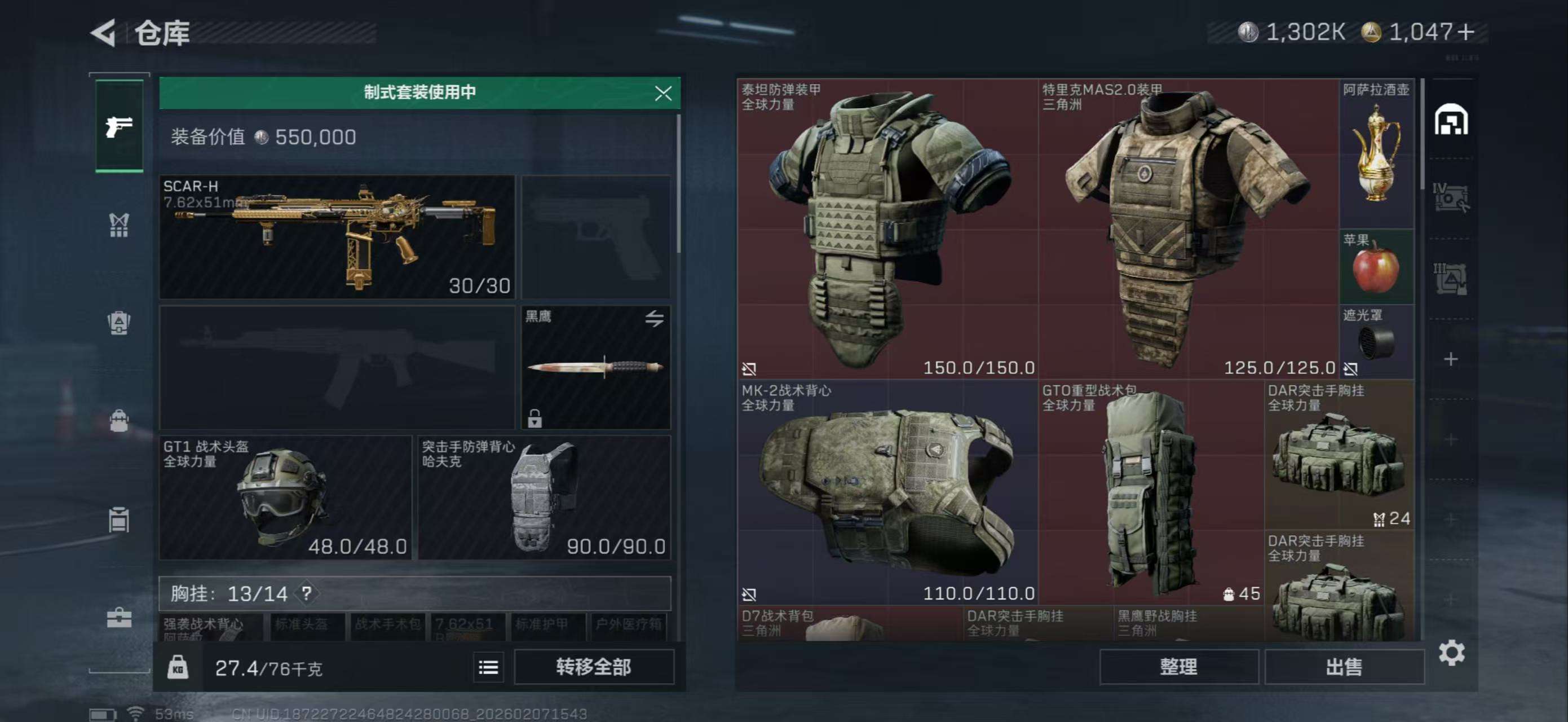
Task: Expand the weight details list icon
Action: (x=491, y=667)
